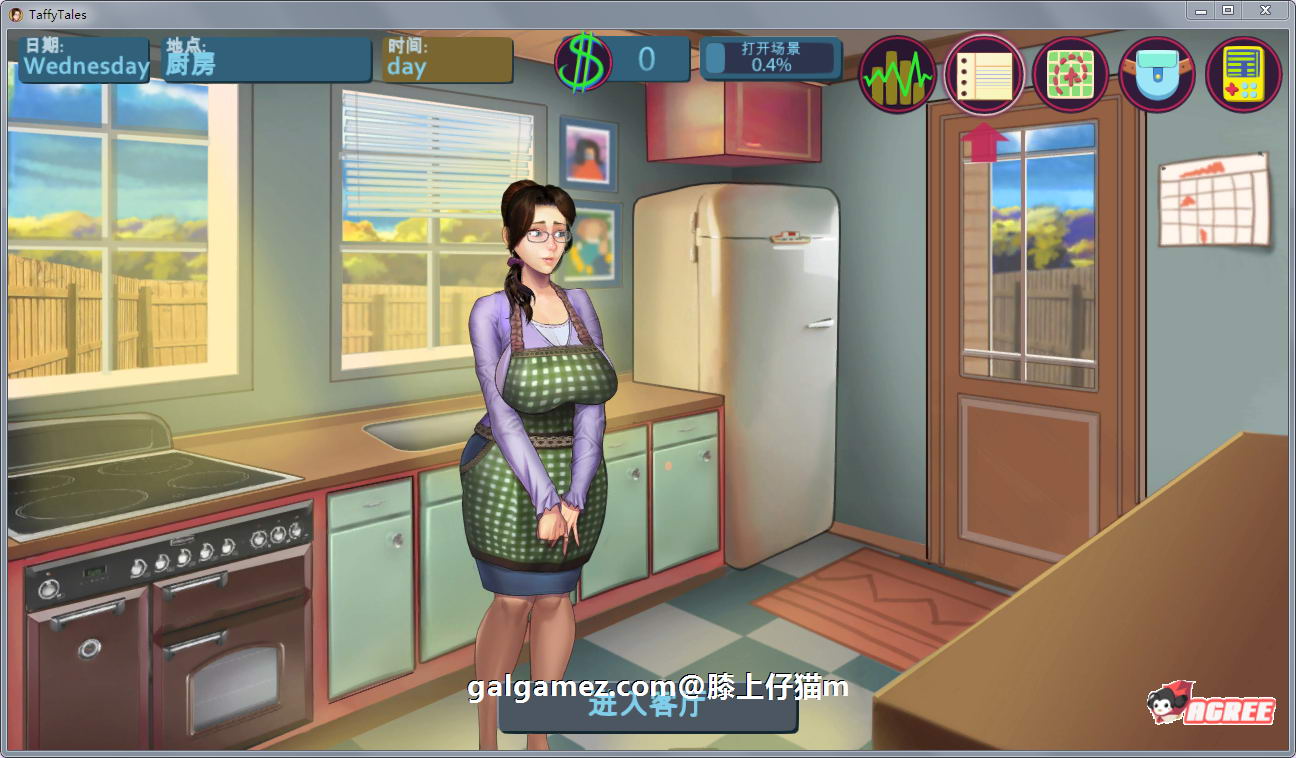Open the journal notepad icon
Image resolution: width=1296 pixels, height=758 pixels.
984,74
